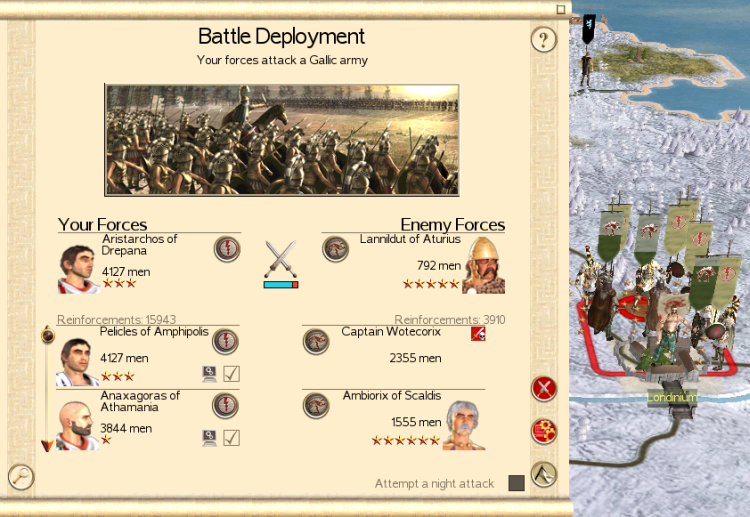
Task: Toggle the Anaxagoras of Athamania reinforcement checkbox
Action: pos(231,437)
